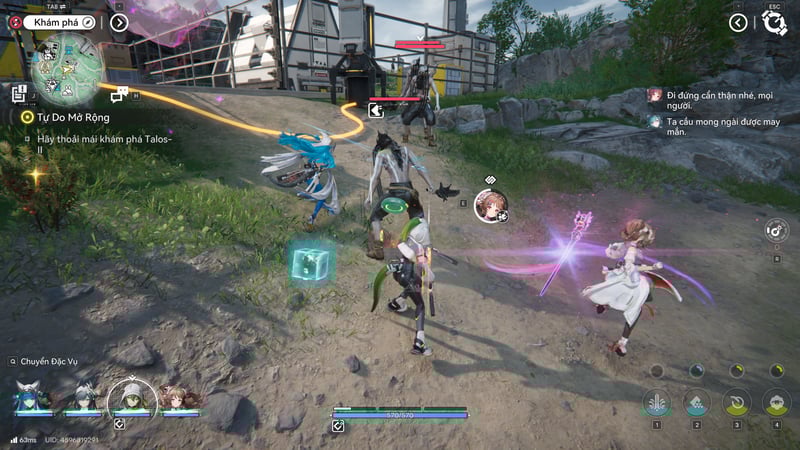The image size is (800, 450).
Task: Open the Chuyển Đặc Vụ operator switch
Action: tap(38, 361)
